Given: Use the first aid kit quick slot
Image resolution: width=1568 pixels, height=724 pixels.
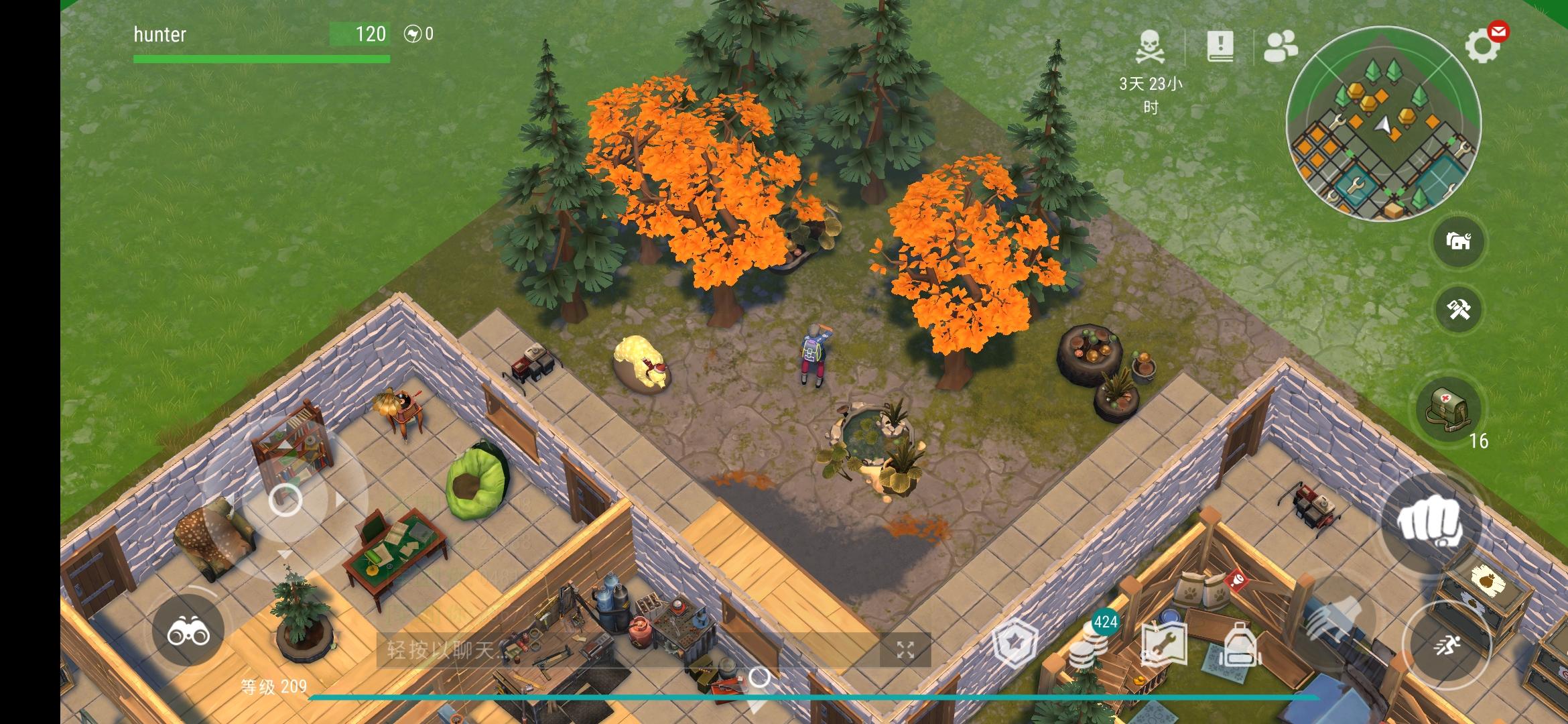Looking at the screenshot, I should pos(1447,410).
